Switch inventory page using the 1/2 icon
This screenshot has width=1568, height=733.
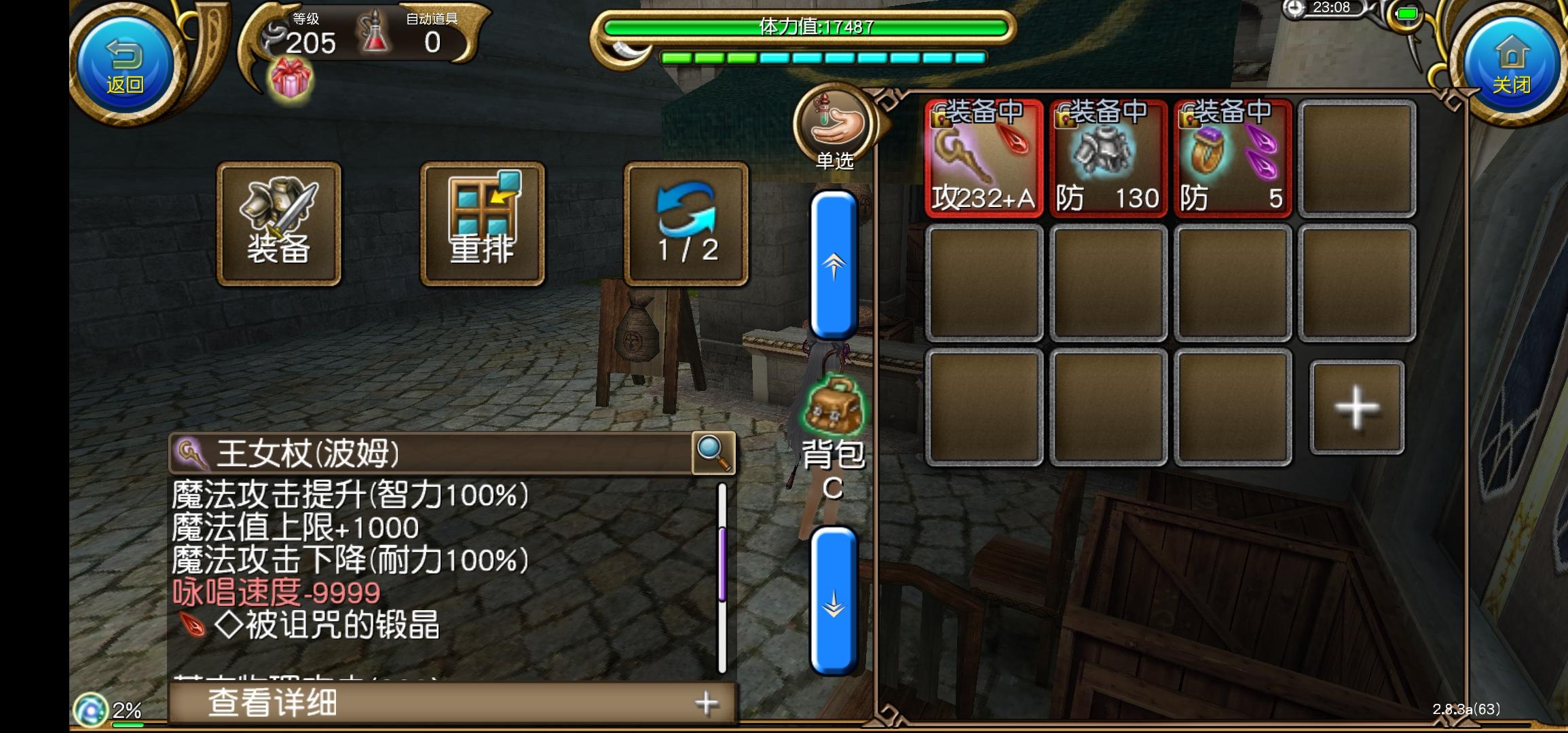pyautogui.click(x=686, y=221)
